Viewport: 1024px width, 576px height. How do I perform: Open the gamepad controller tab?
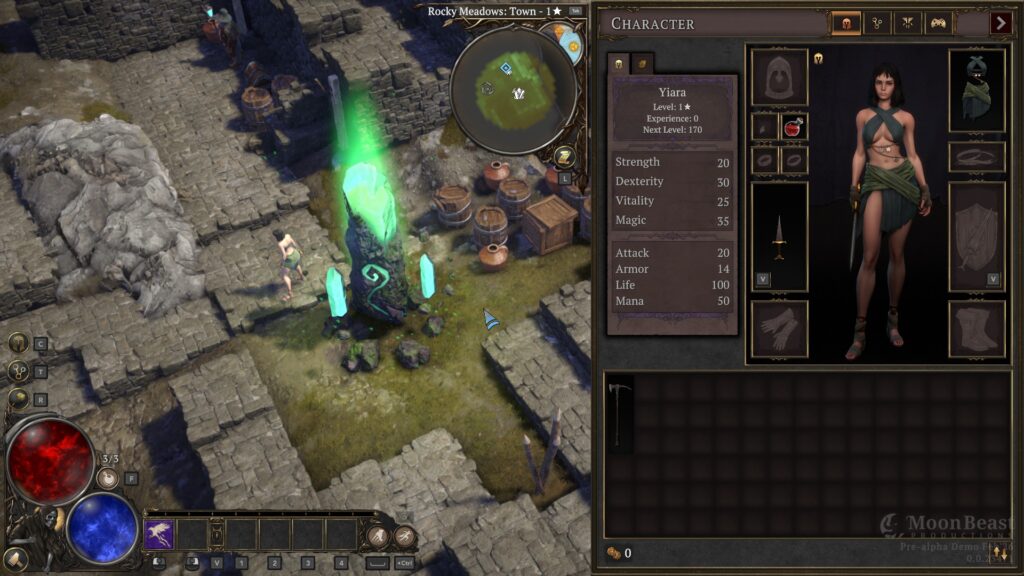click(x=938, y=23)
